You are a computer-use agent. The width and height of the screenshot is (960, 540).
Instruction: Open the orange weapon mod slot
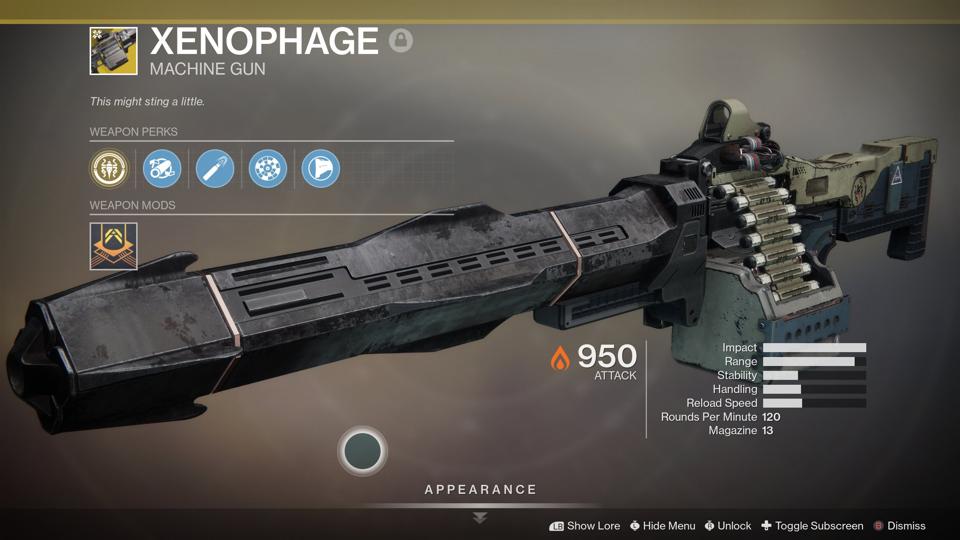[113, 246]
